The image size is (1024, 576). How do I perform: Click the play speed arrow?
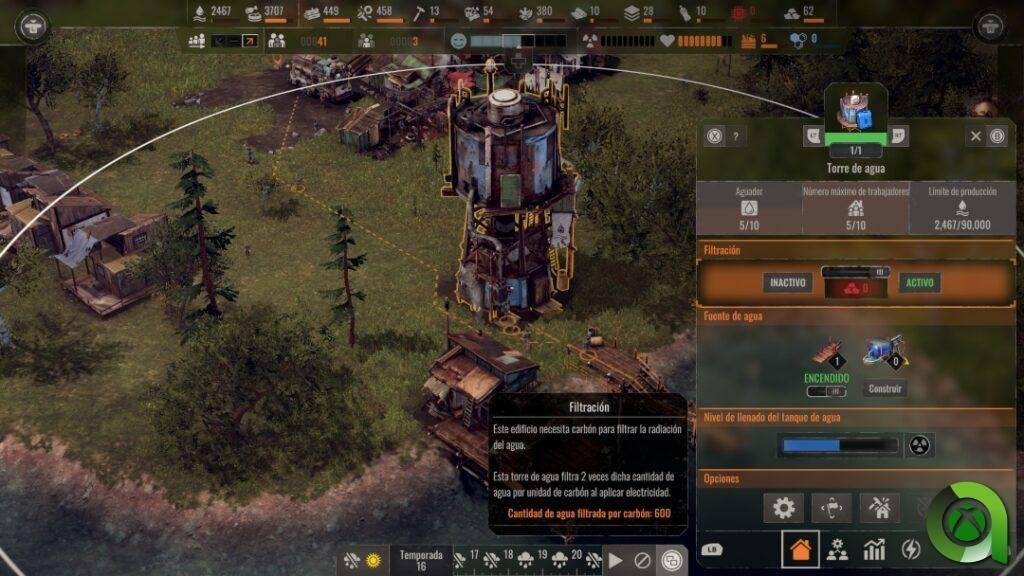coord(615,561)
